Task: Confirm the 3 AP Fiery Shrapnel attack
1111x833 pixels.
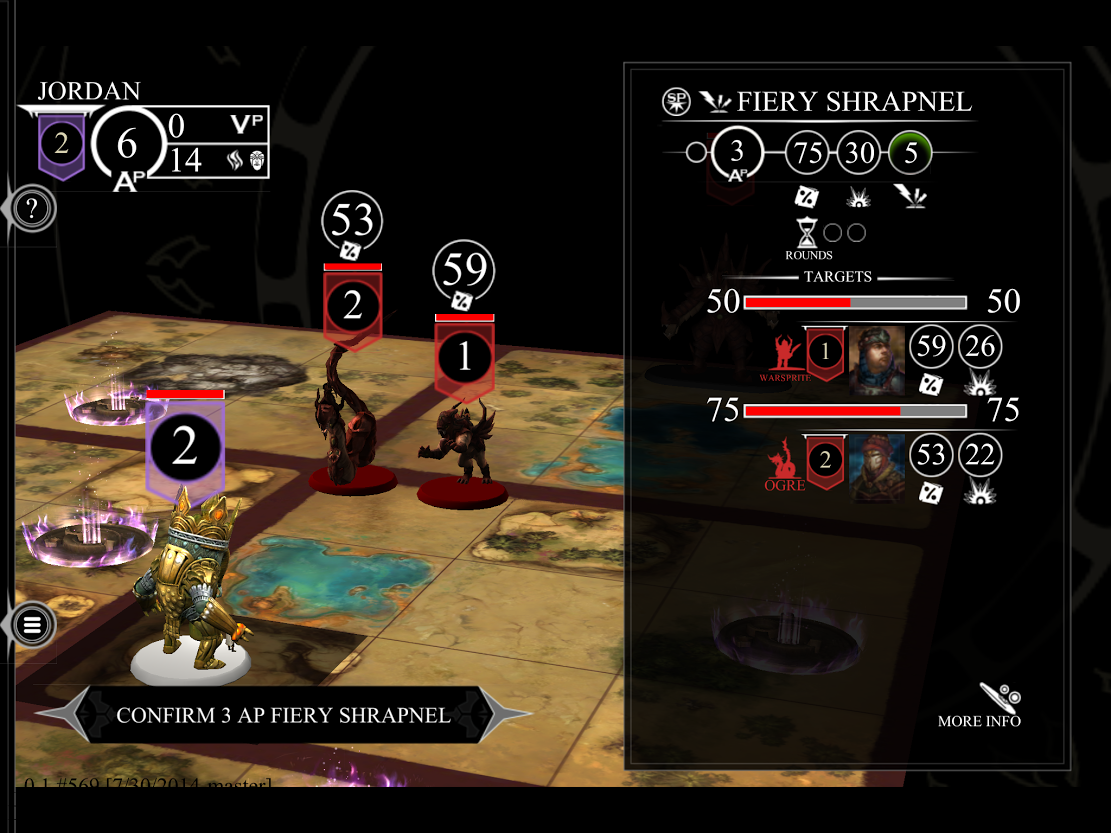Action: pos(283,715)
